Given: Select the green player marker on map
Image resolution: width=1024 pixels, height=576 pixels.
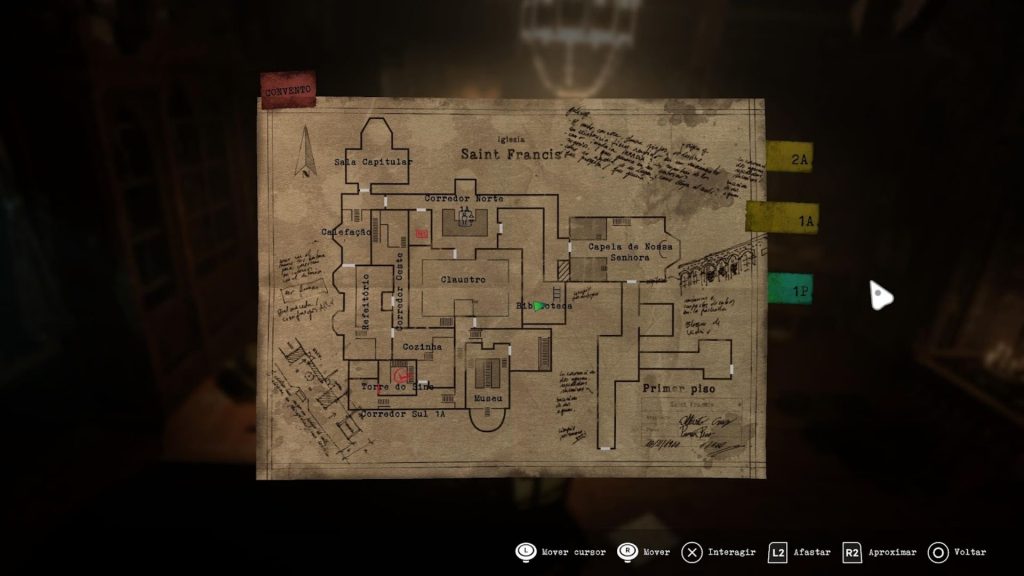Looking at the screenshot, I should 538,305.
